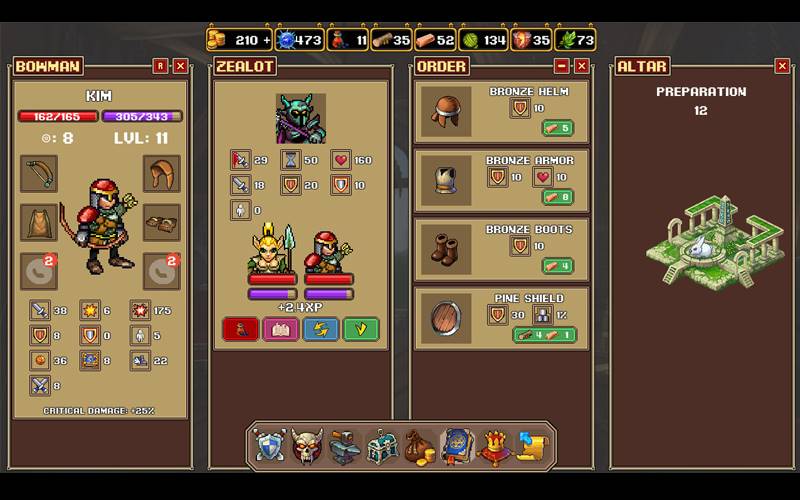Click the green checkmark confirm button
The height and width of the screenshot is (500, 800).
coord(361,329)
